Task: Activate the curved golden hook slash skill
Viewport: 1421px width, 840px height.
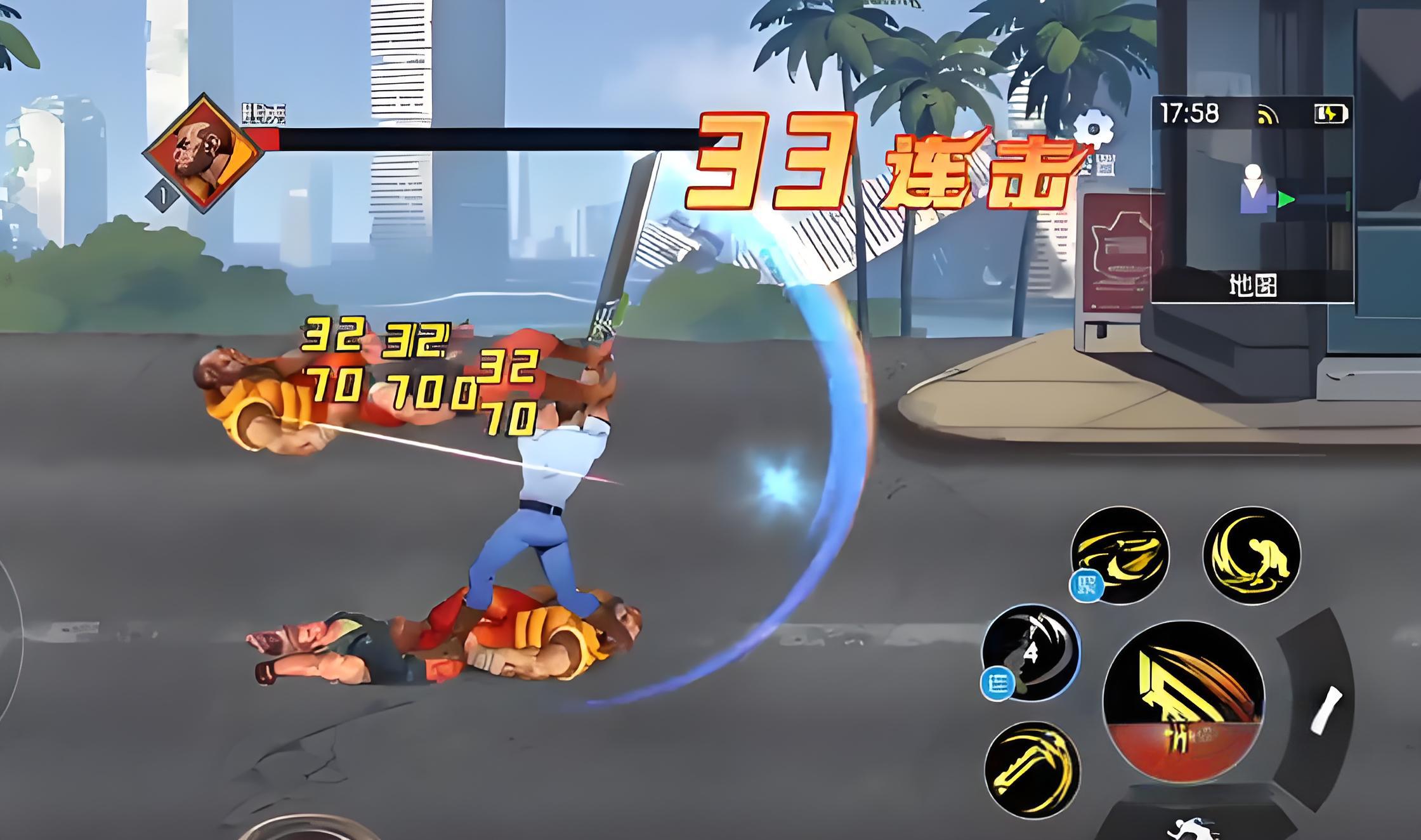Action: 1033,769
